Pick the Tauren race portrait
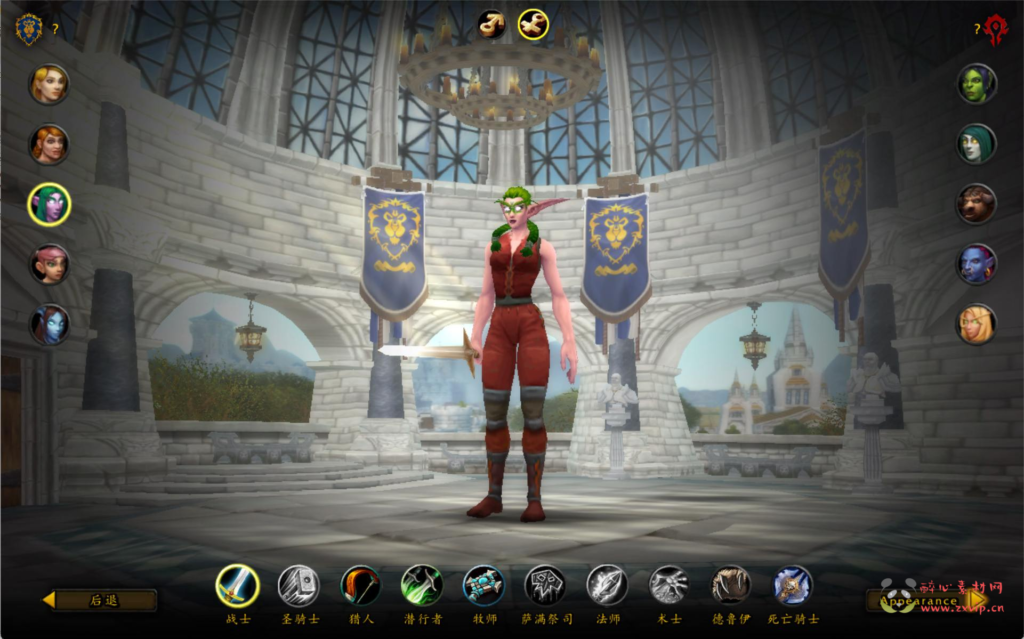Viewport: 1024px width, 639px height. (975, 204)
